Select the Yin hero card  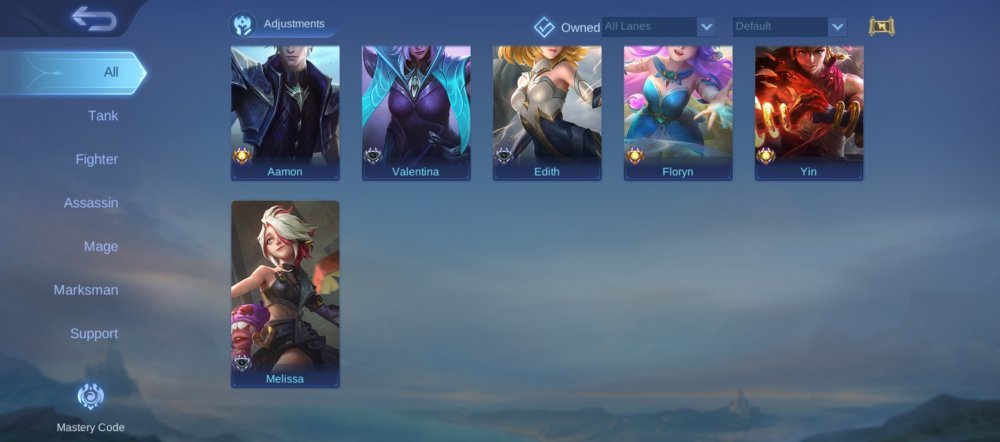point(809,112)
